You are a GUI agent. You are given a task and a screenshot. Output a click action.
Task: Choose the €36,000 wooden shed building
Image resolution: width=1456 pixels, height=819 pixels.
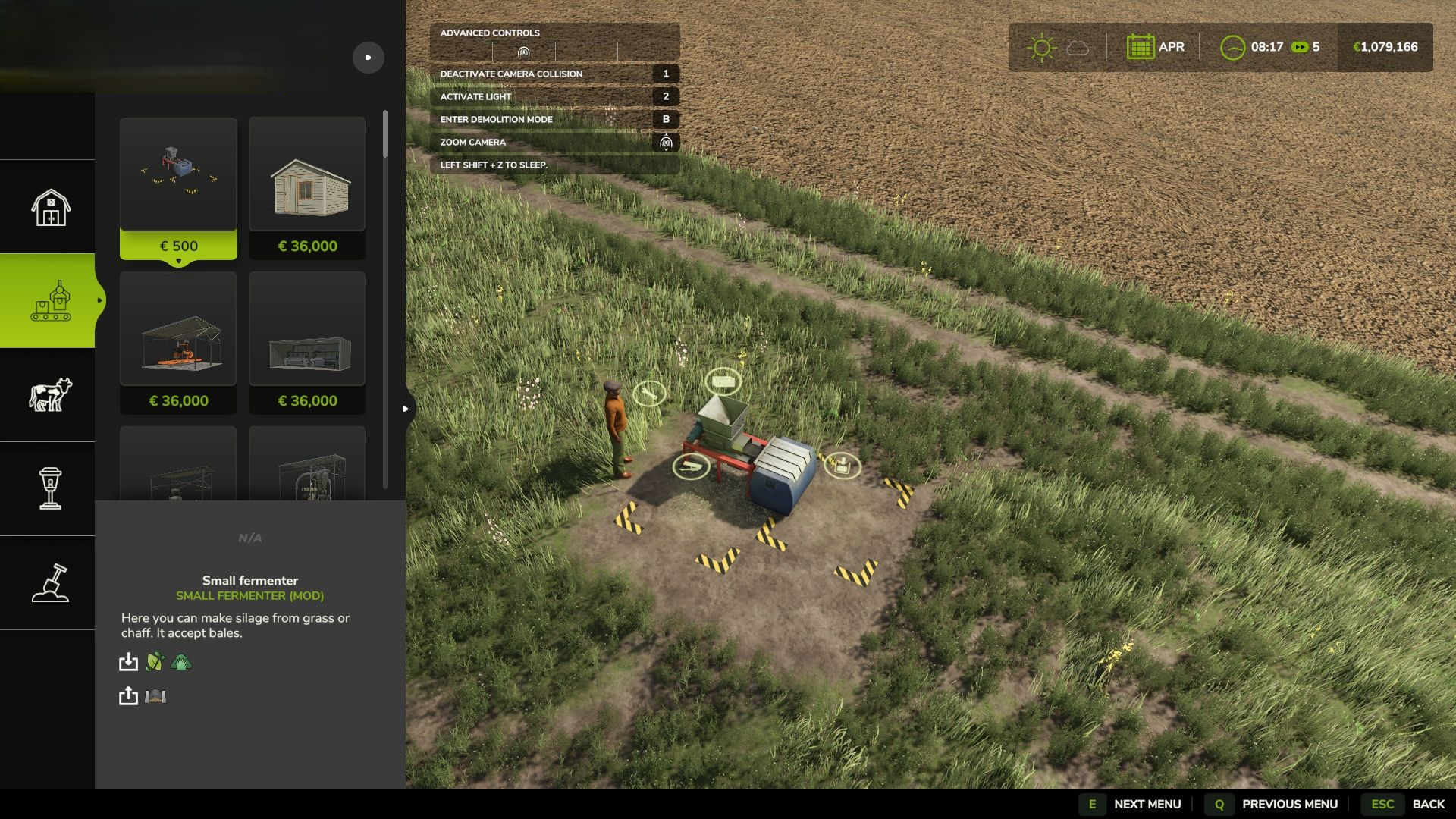[x=307, y=188]
